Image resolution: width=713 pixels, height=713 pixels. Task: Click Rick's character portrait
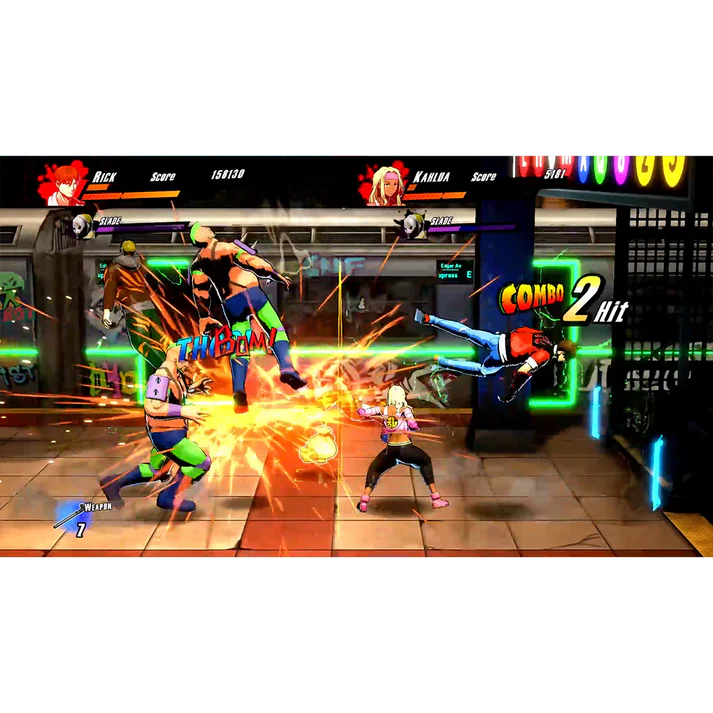66,184
